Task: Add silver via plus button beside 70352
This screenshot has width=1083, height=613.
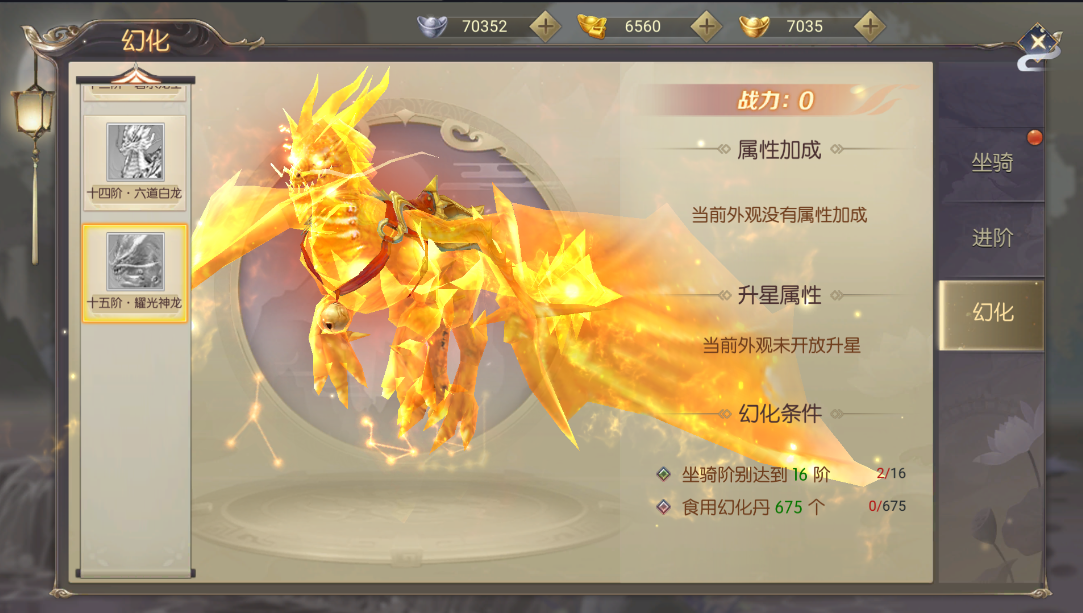Action: (x=545, y=26)
